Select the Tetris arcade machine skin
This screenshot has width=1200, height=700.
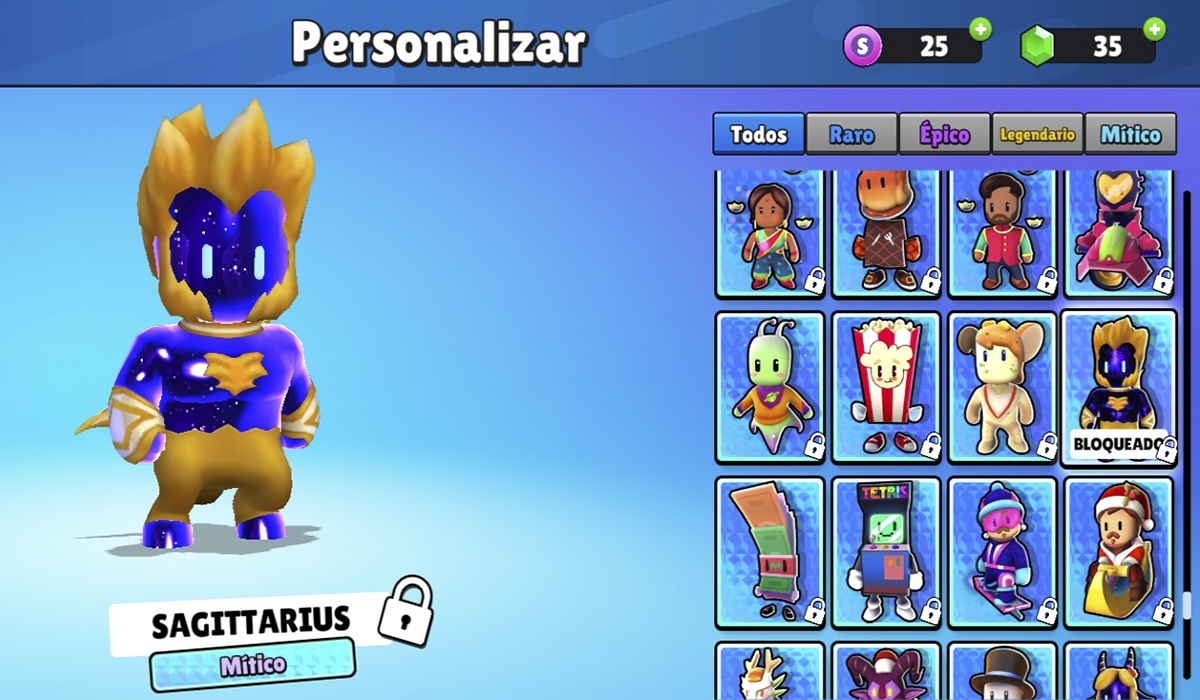pos(886,552)
